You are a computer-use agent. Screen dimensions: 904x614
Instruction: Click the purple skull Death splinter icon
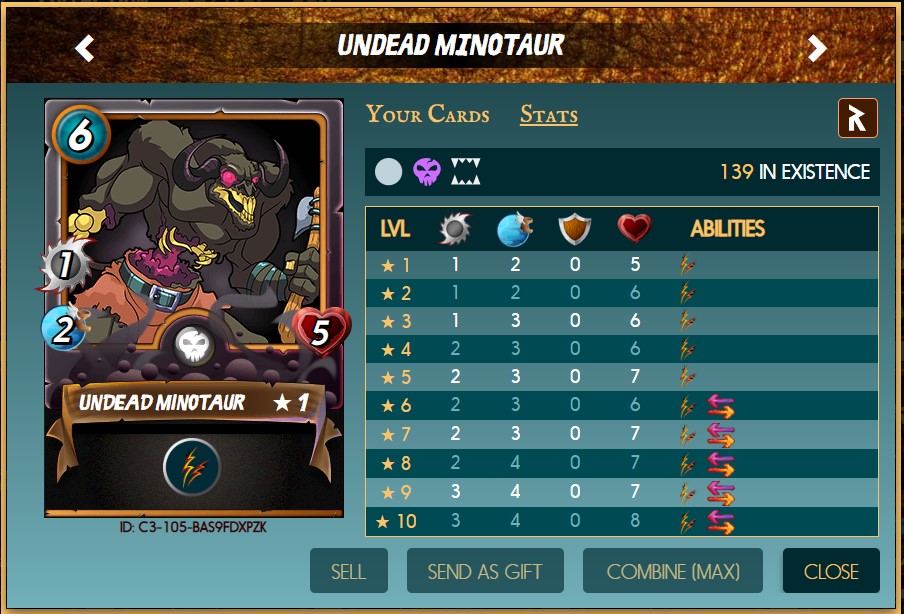tap(427, 172)
